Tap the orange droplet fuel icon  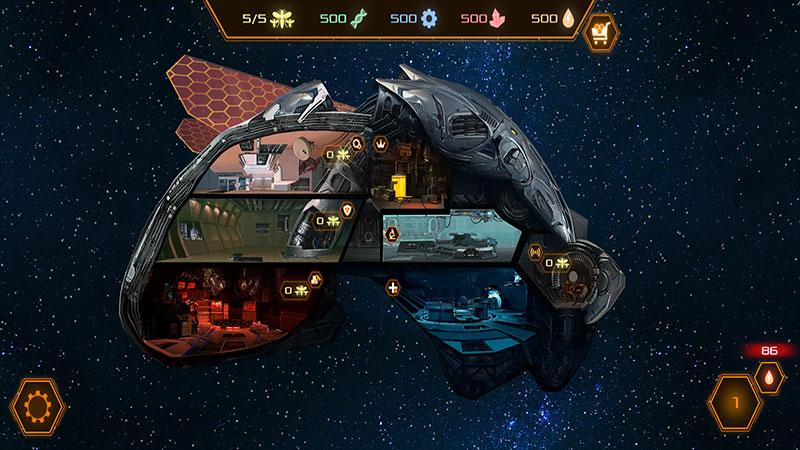point(767,378)
